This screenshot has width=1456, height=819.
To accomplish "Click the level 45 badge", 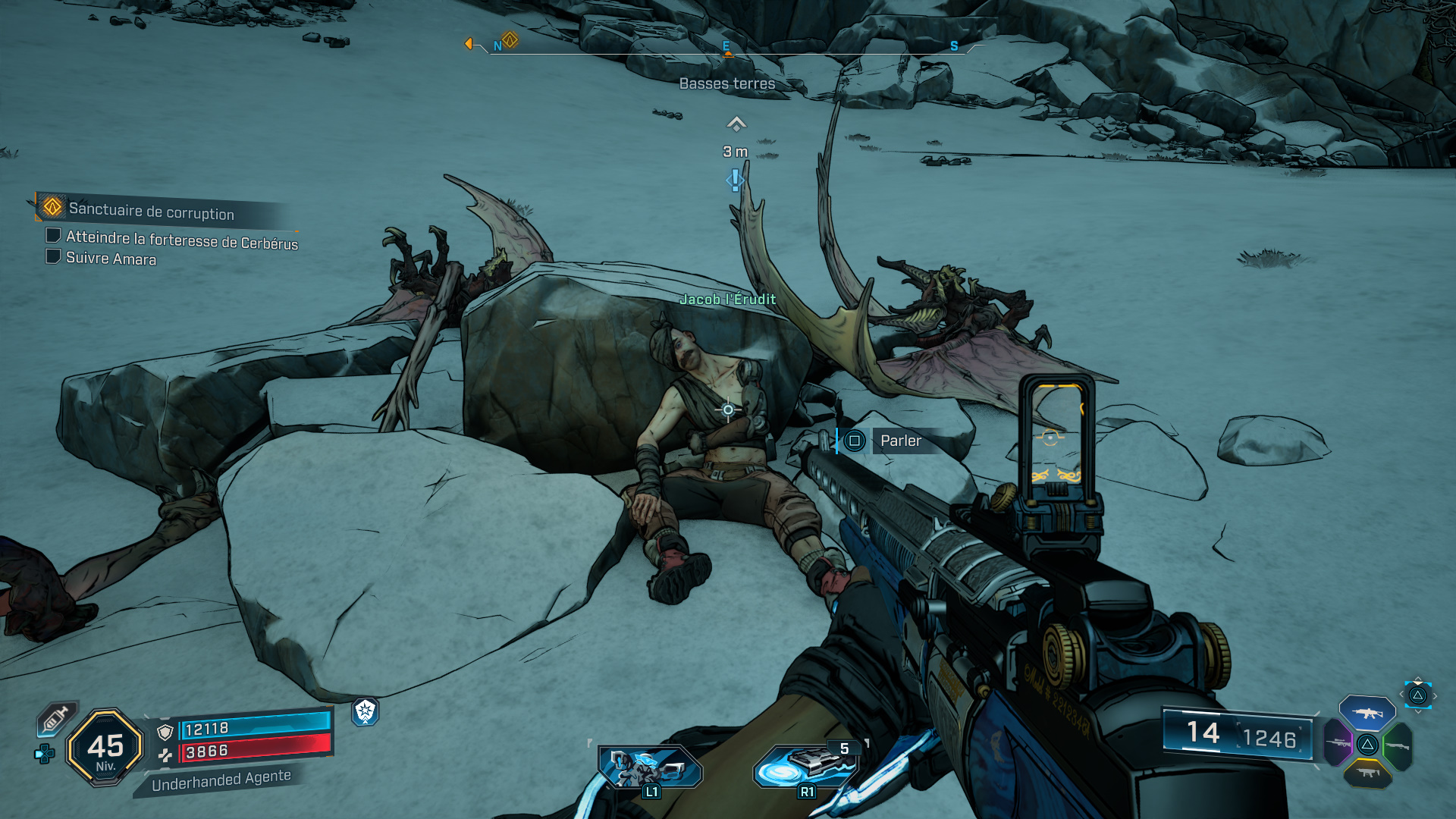I will (105, 748).
